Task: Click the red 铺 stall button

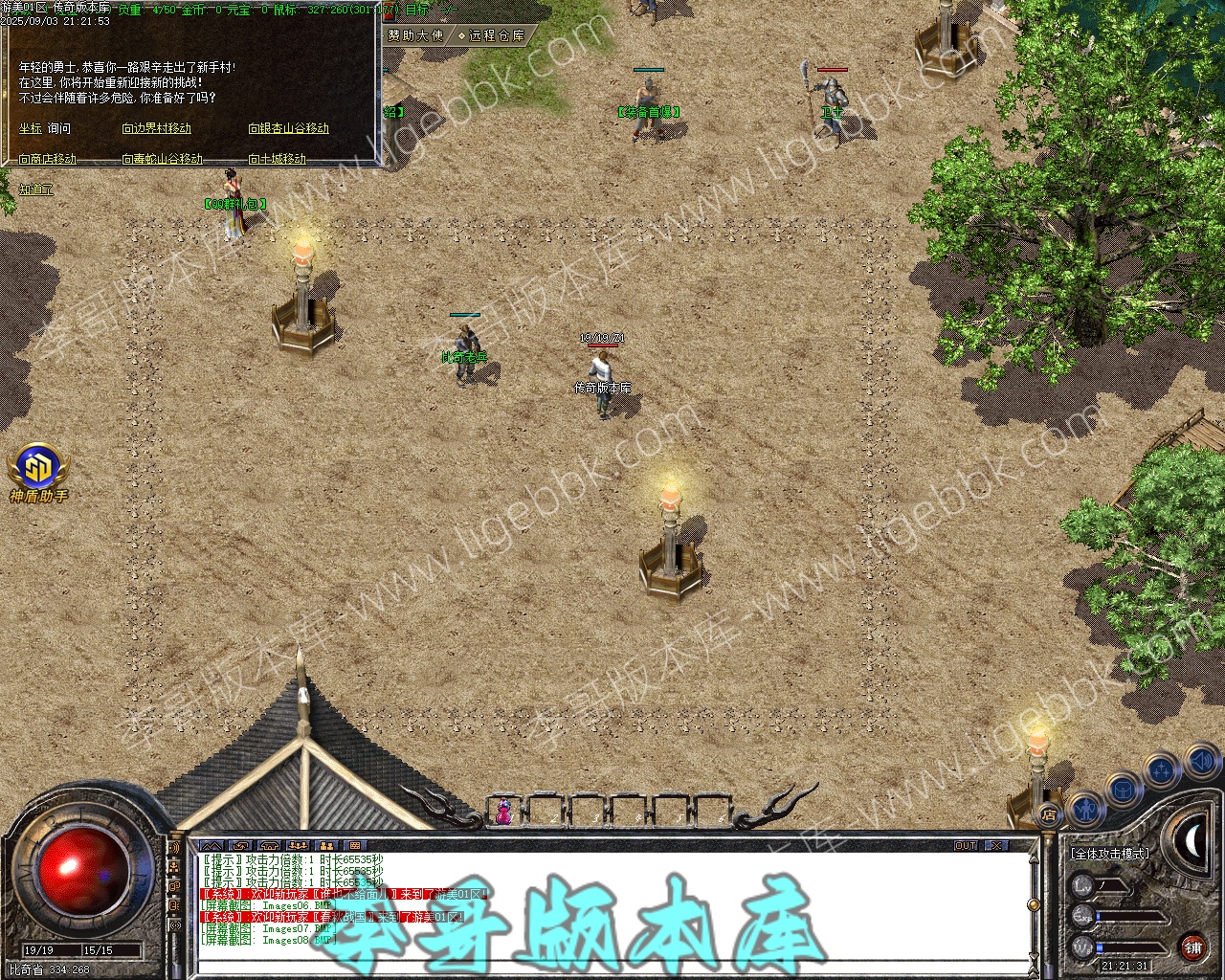Action: coord(1192,948)
